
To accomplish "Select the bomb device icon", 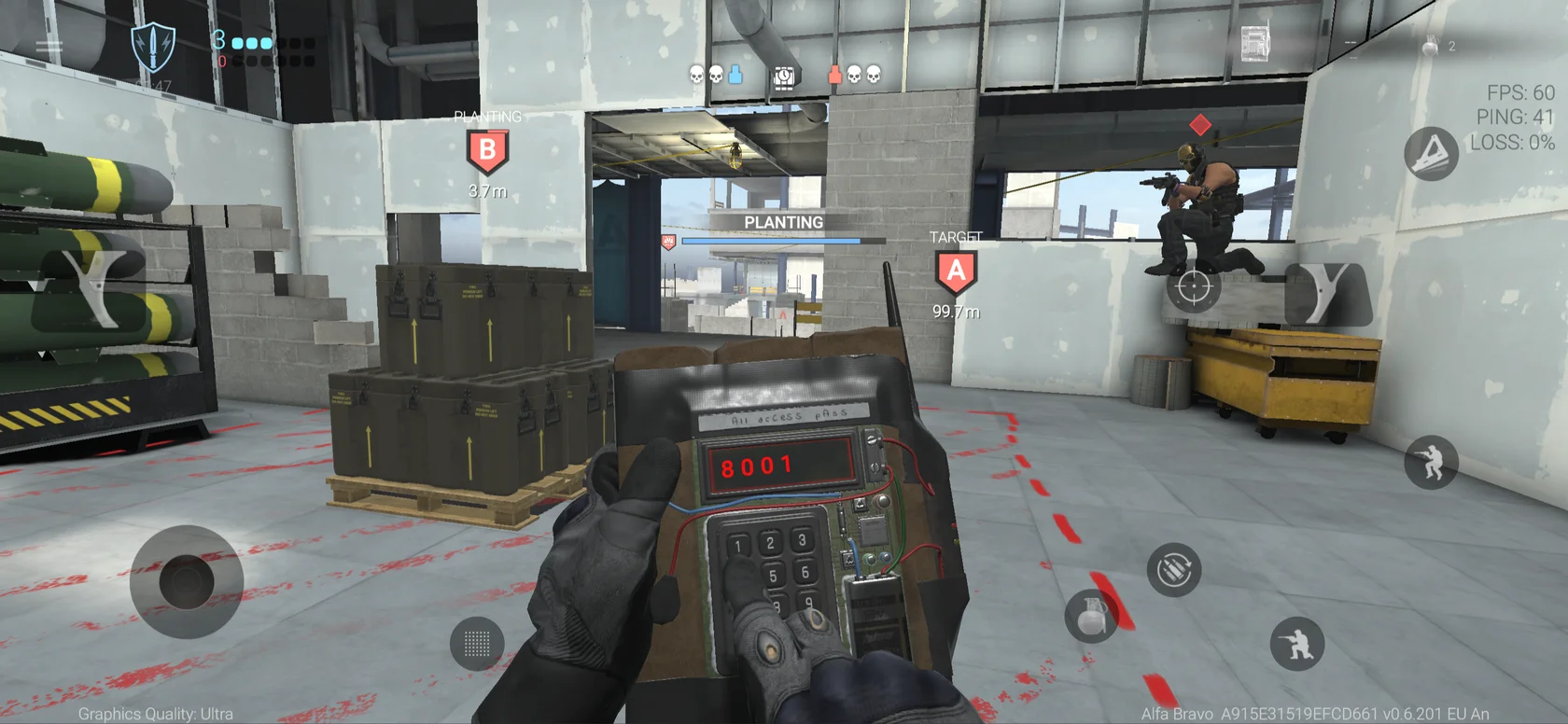I will click(x=1256, y=44).
